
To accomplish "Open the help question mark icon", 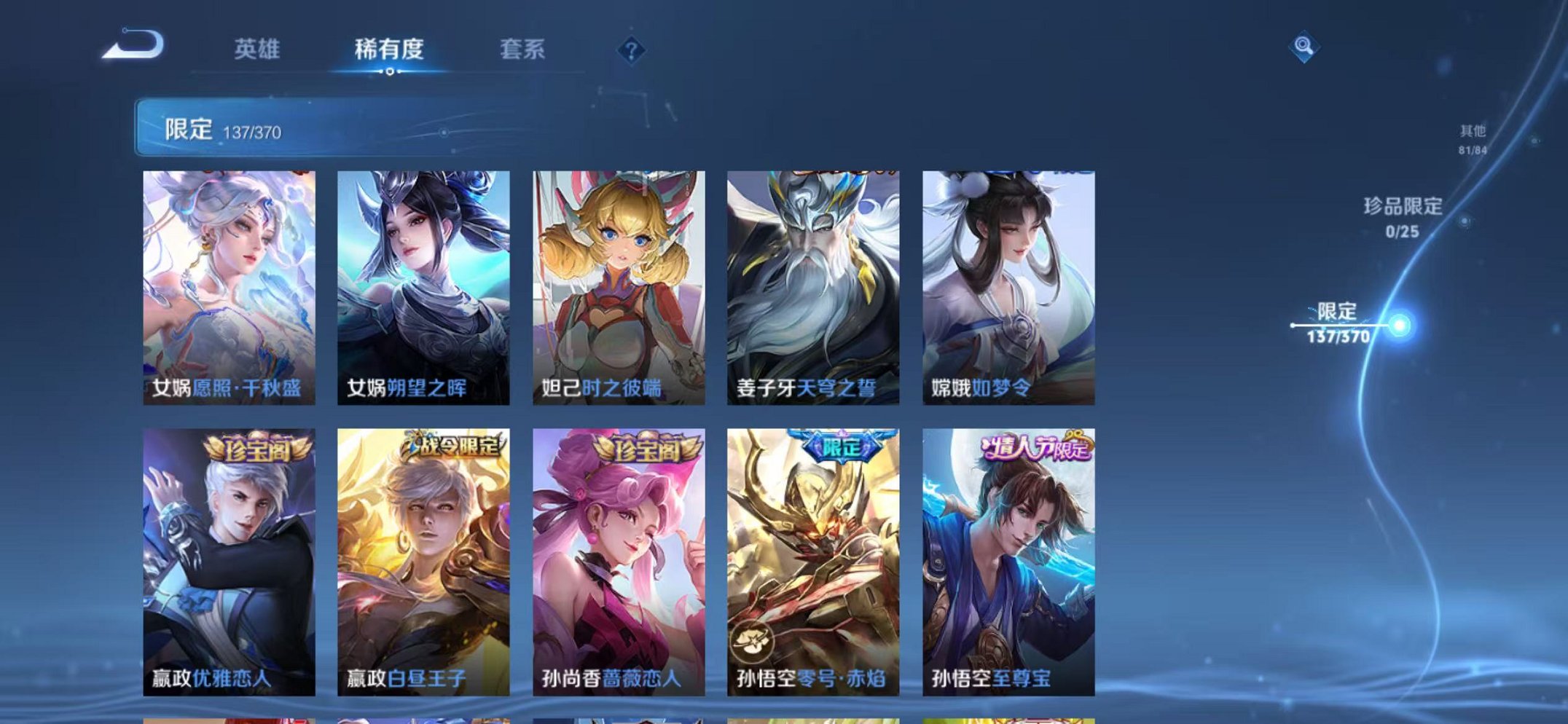I will coord(631,49).
